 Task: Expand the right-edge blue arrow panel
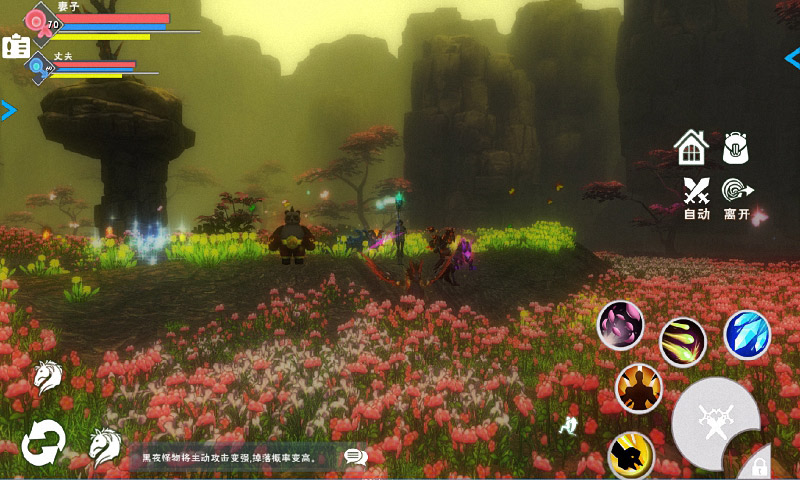[x=792, y=57]
